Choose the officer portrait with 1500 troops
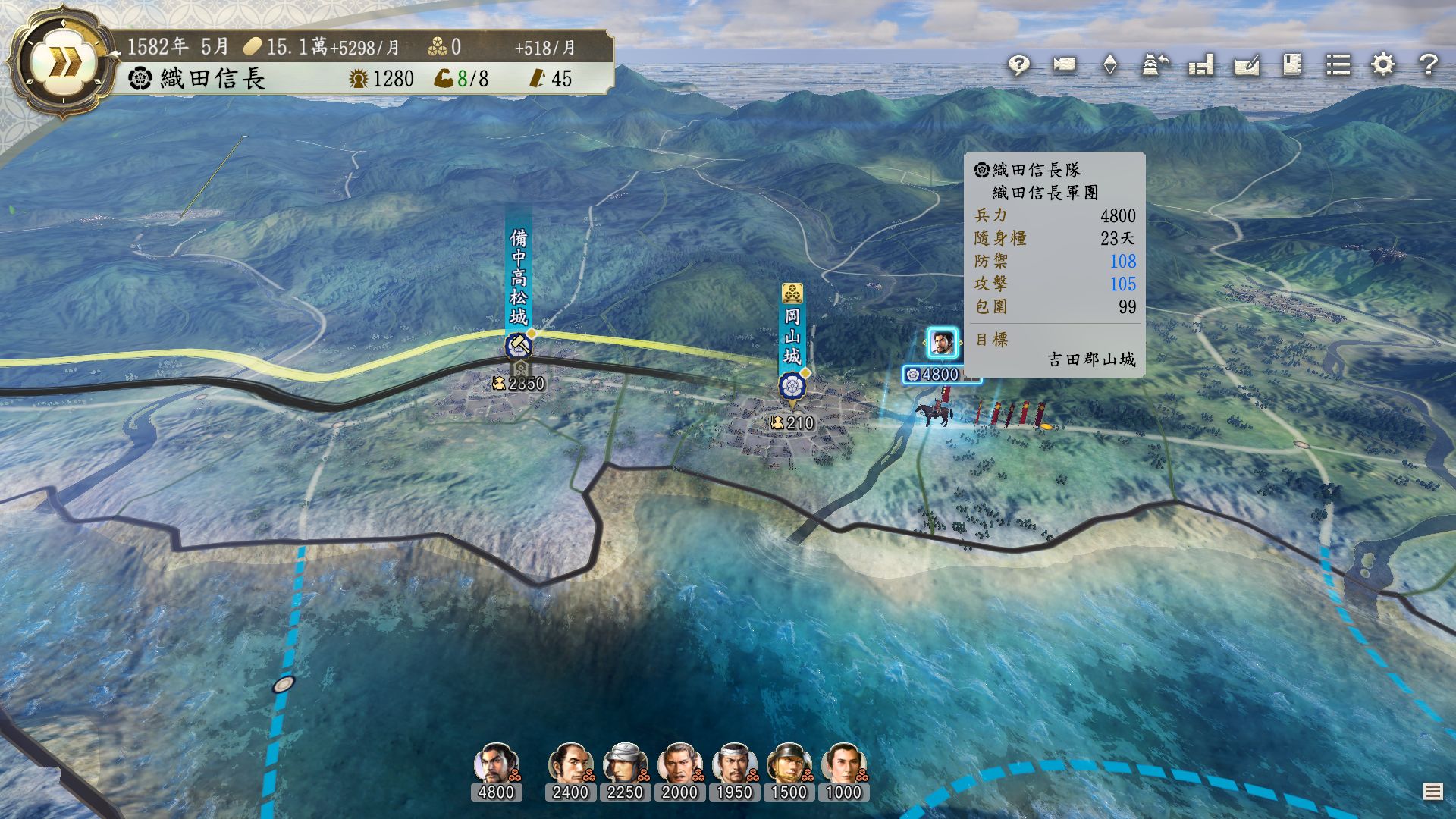Image resolution: width=1456 pixels, height=819 pixels. (x=789, y=764)
